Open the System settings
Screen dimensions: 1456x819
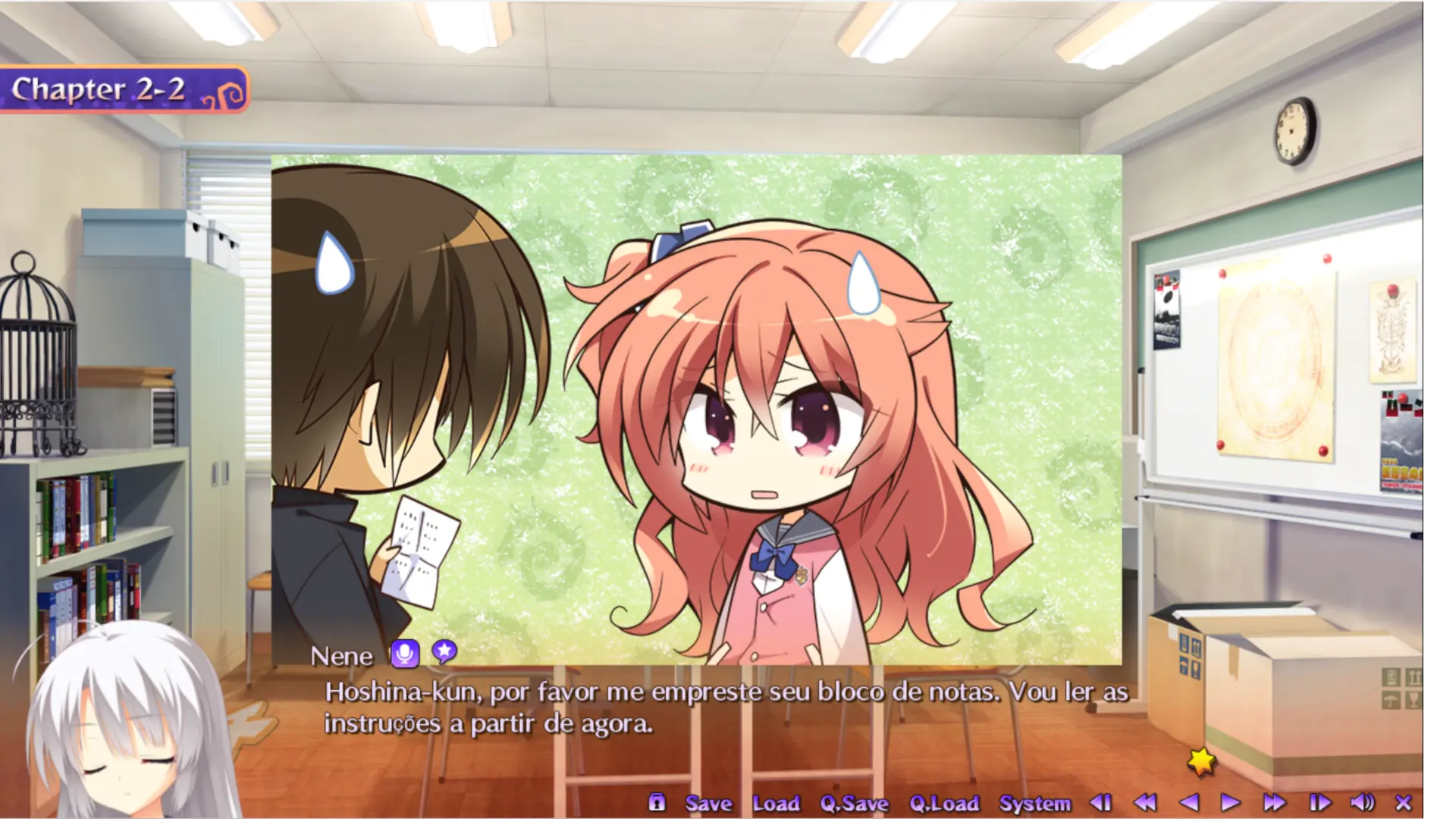(x=1034, y=803)
